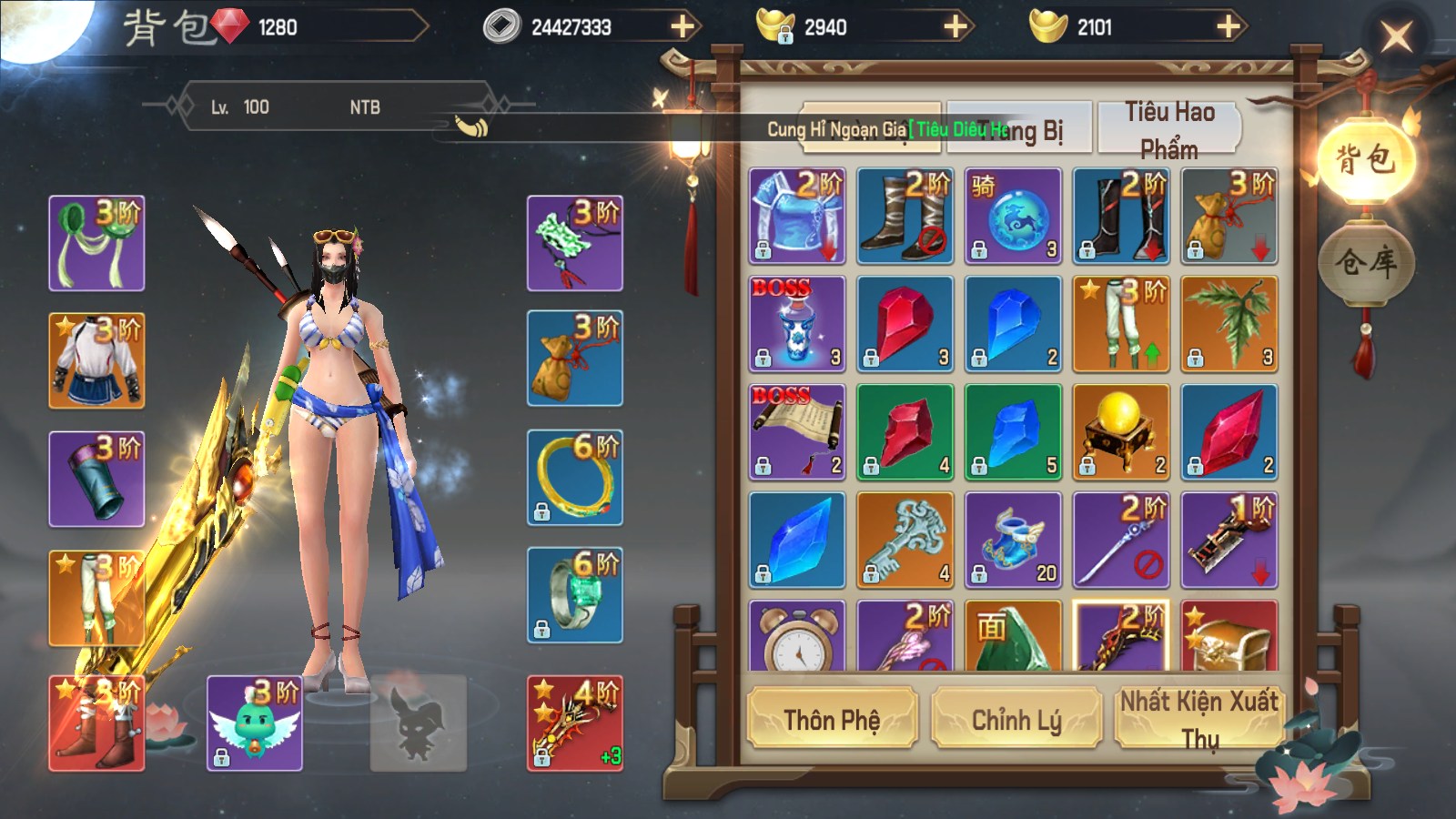The image size is (1456, 819).
Task: Choose the silver key item
Action: click(x=905, y=541)
